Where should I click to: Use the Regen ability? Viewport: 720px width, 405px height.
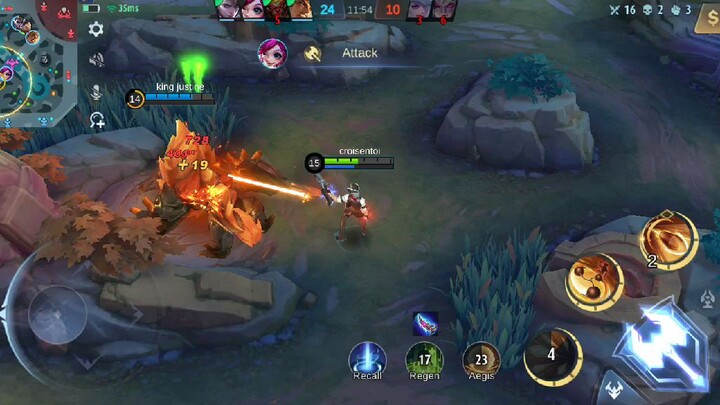[x=424, y=360]
